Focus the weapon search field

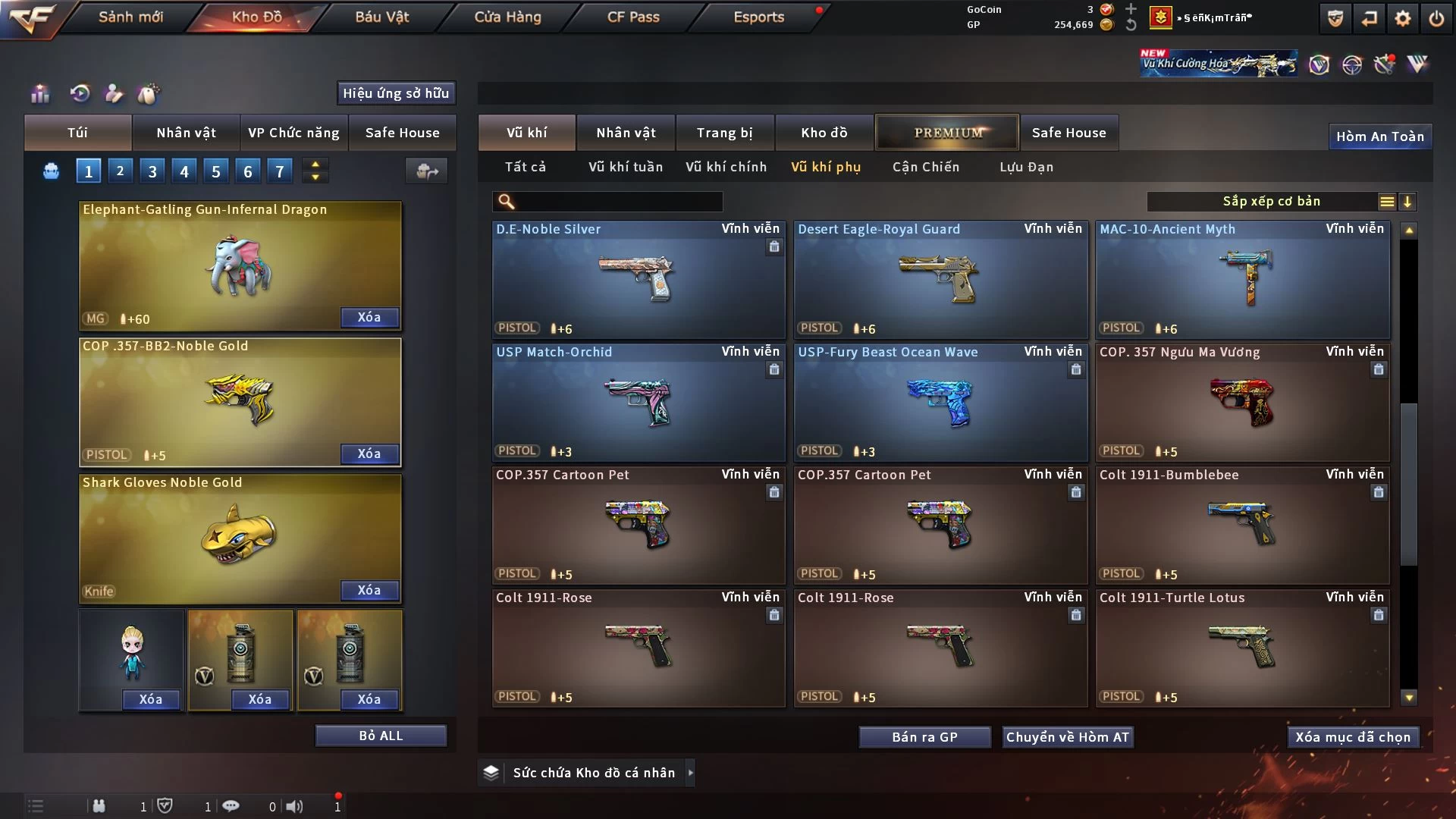click(x=618, y=201)
